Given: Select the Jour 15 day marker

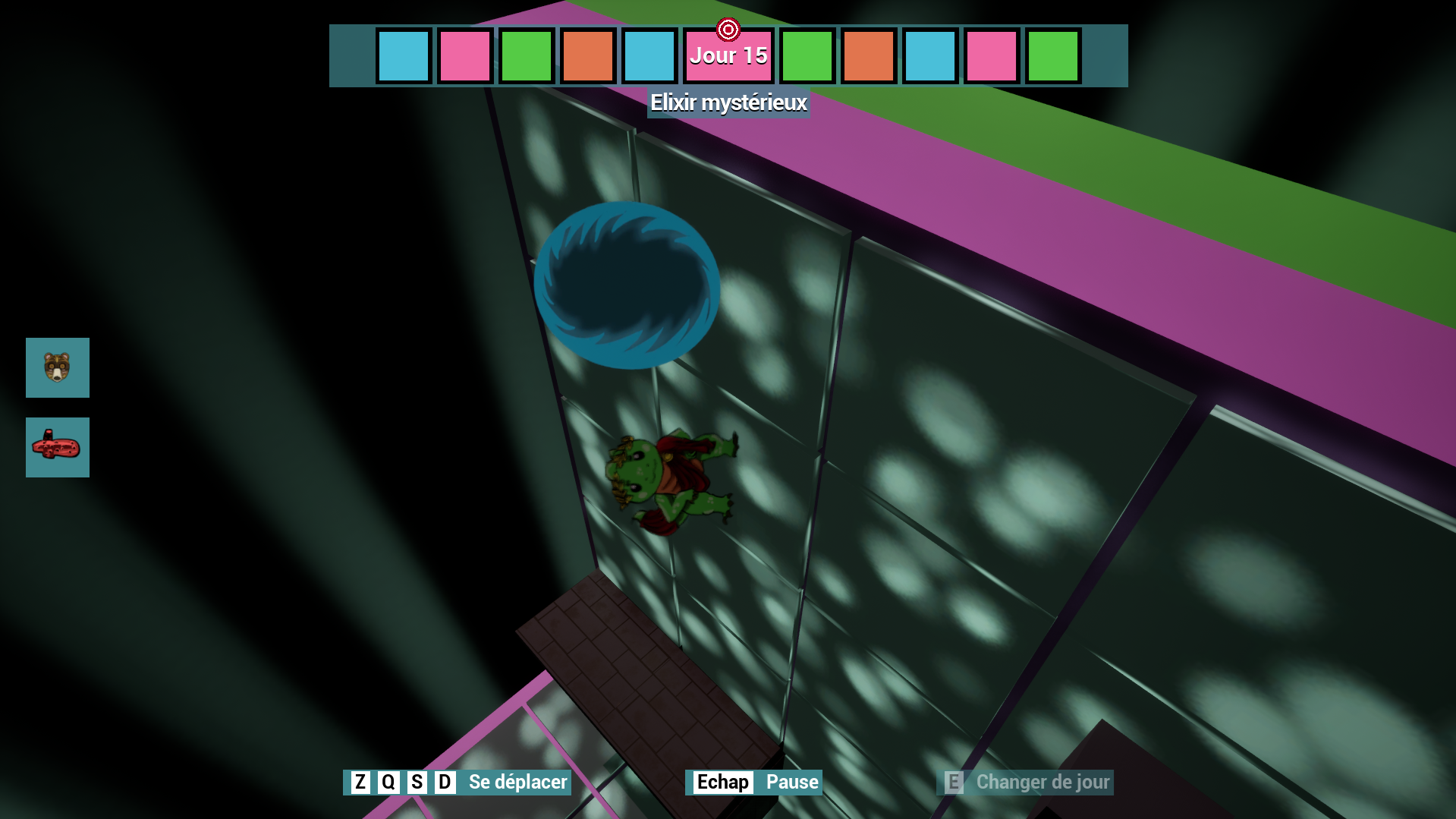Looking at the screenshot, I should pos(728,55).
